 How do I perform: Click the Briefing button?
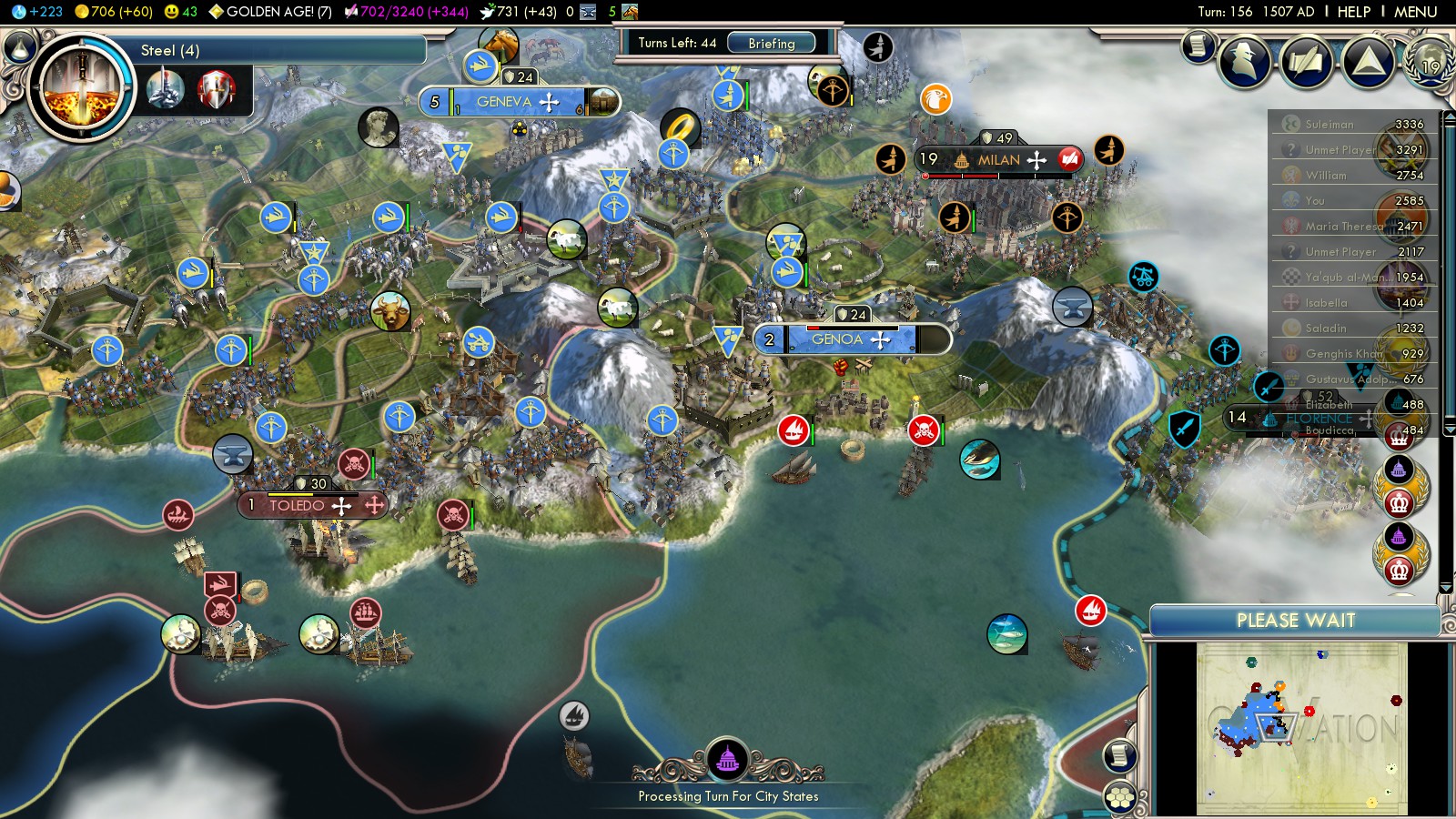pyautogui.click(x=771, y=43)
